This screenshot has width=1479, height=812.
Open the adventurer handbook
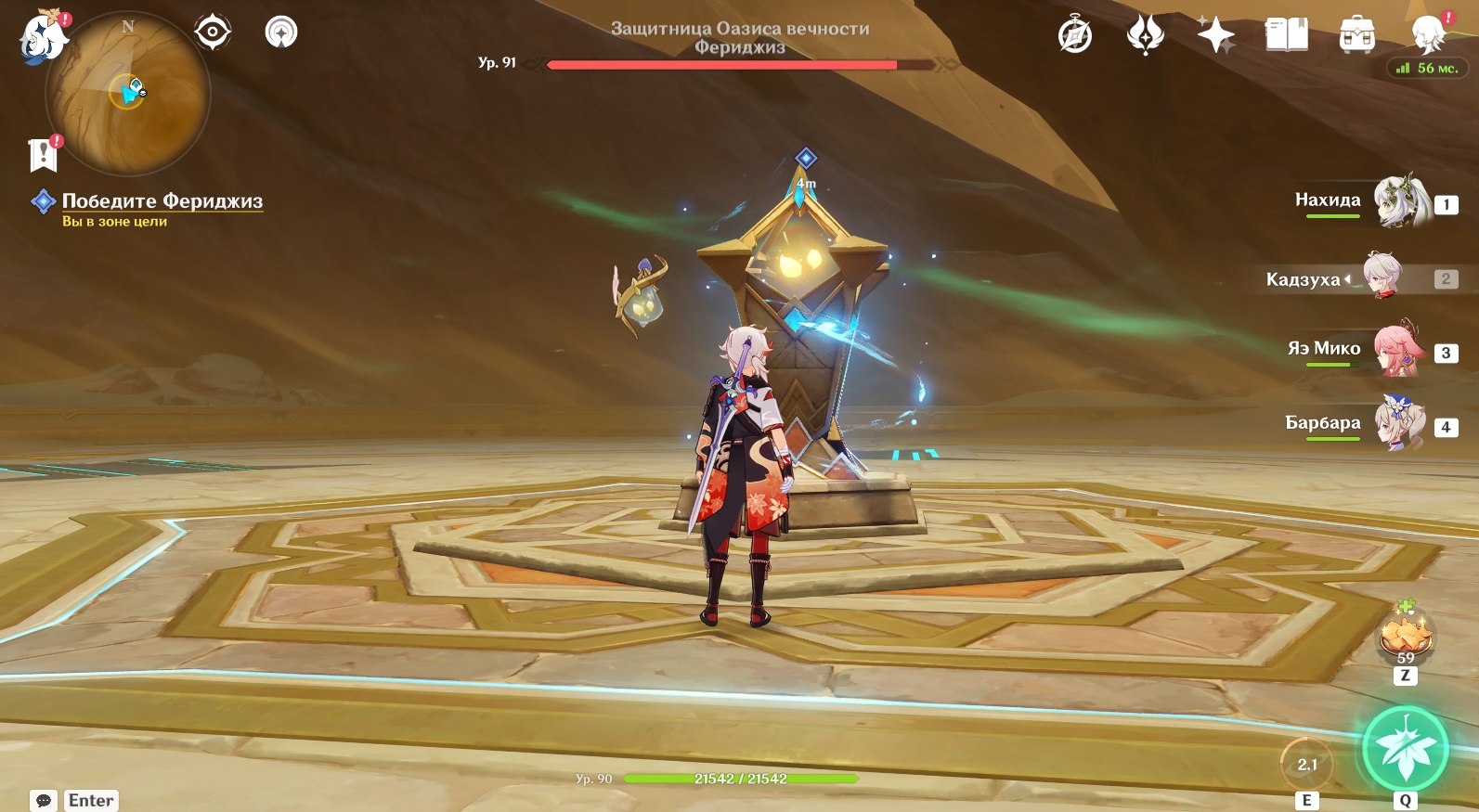(1286, 35)
